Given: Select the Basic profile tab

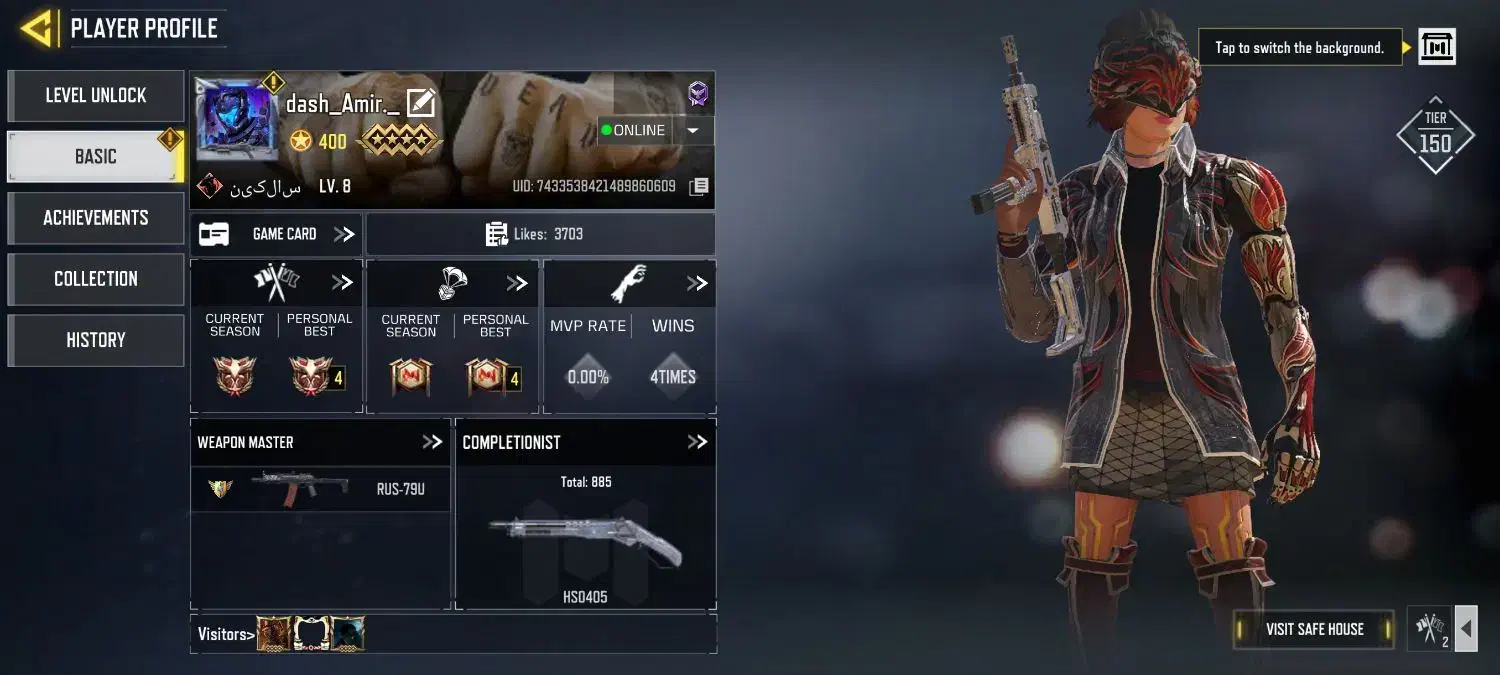Looking at the screenshot, I should click(x=96, y=157).
